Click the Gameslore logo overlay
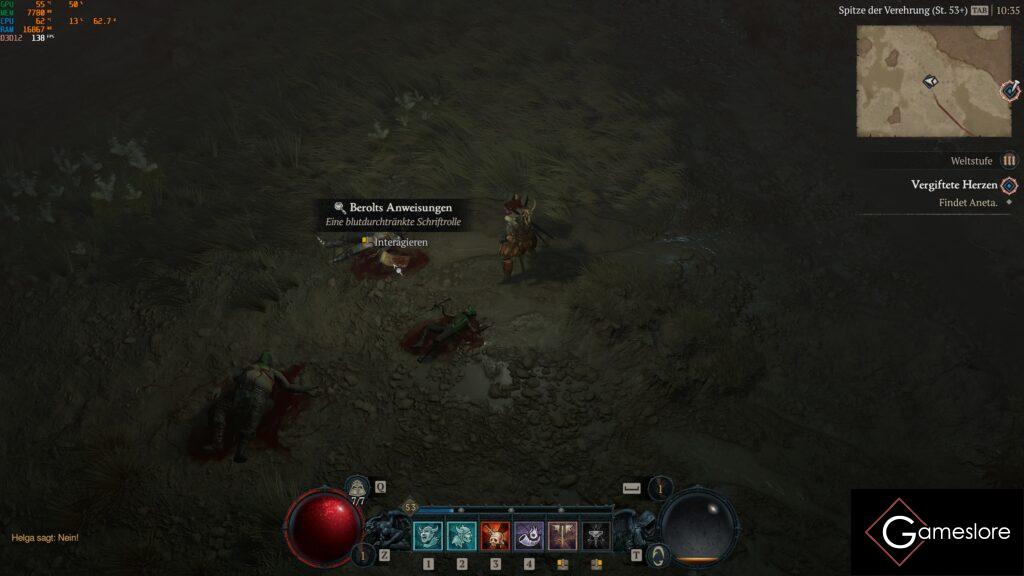The width and height of the screenshot is (1024, 576). tap(937, 532)
